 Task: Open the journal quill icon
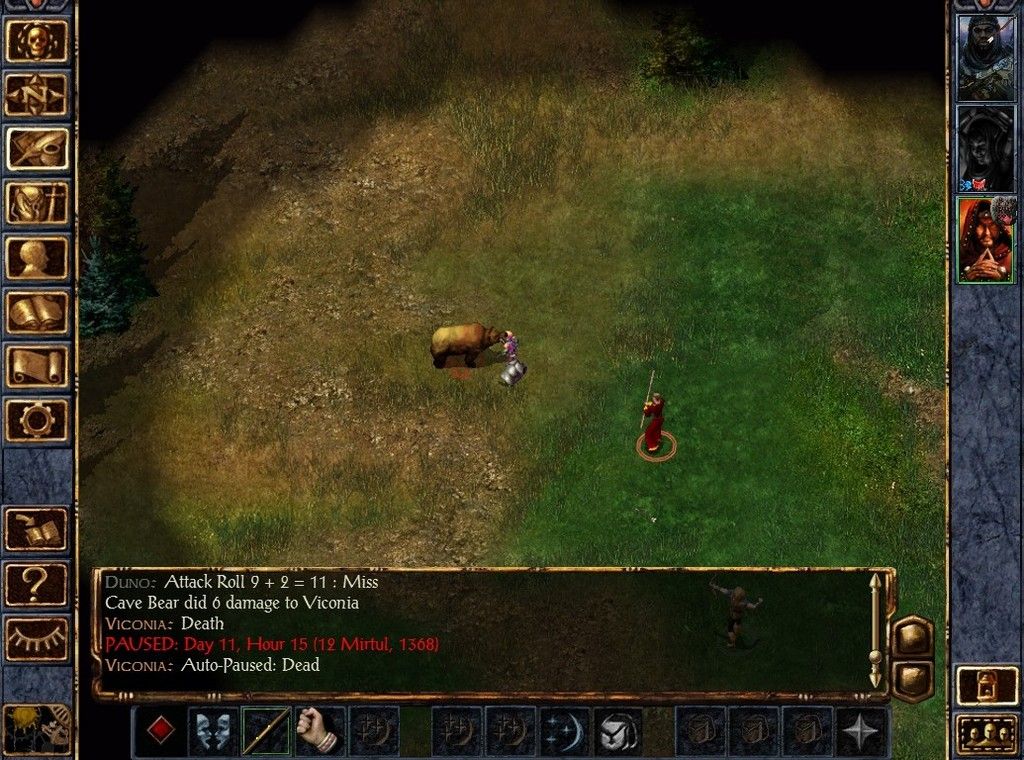(39, 149)
